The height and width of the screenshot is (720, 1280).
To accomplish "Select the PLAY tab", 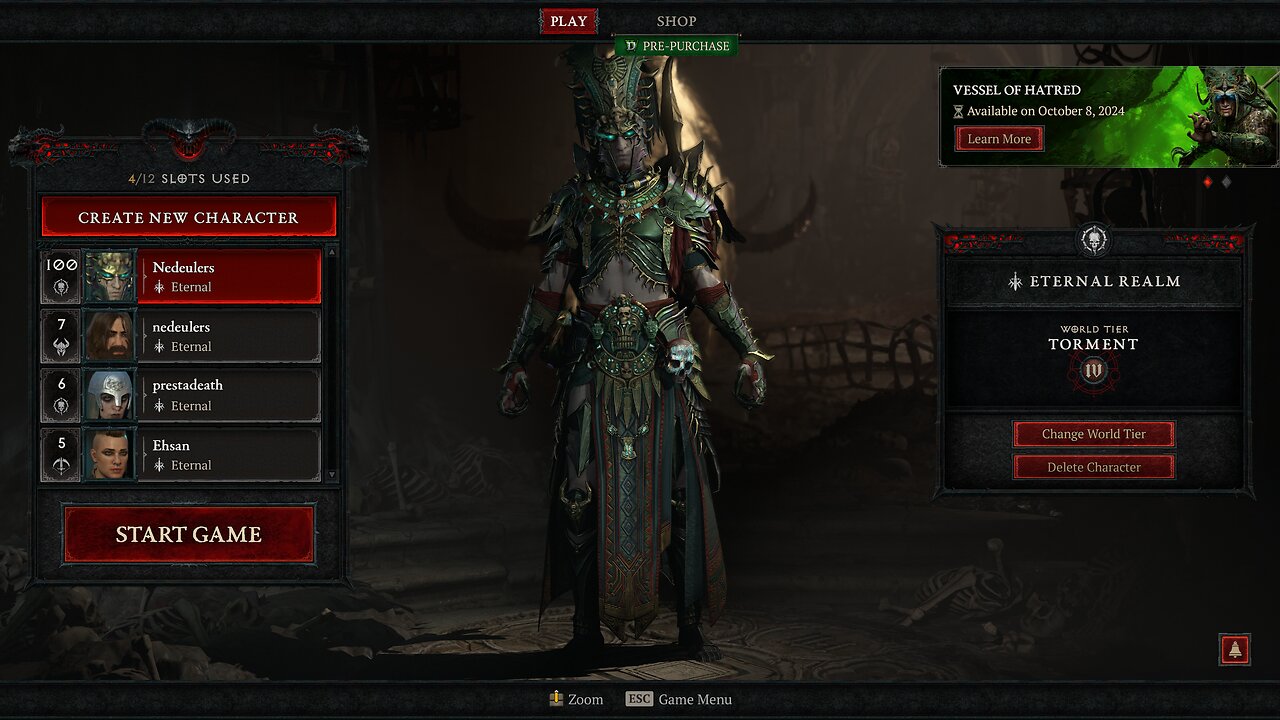I will pyautogui.click(x=568, y=20).
